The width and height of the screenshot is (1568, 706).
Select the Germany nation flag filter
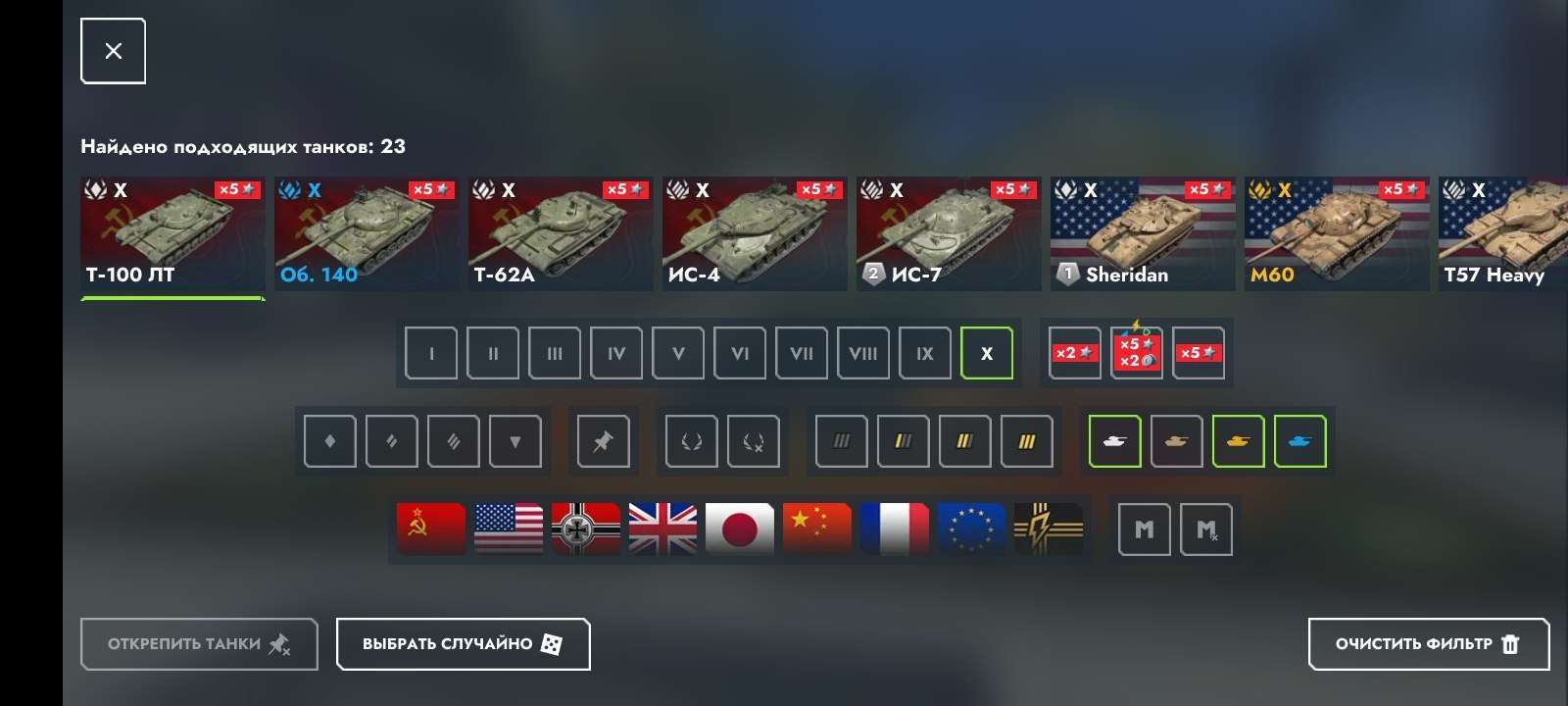coord(584,529)
